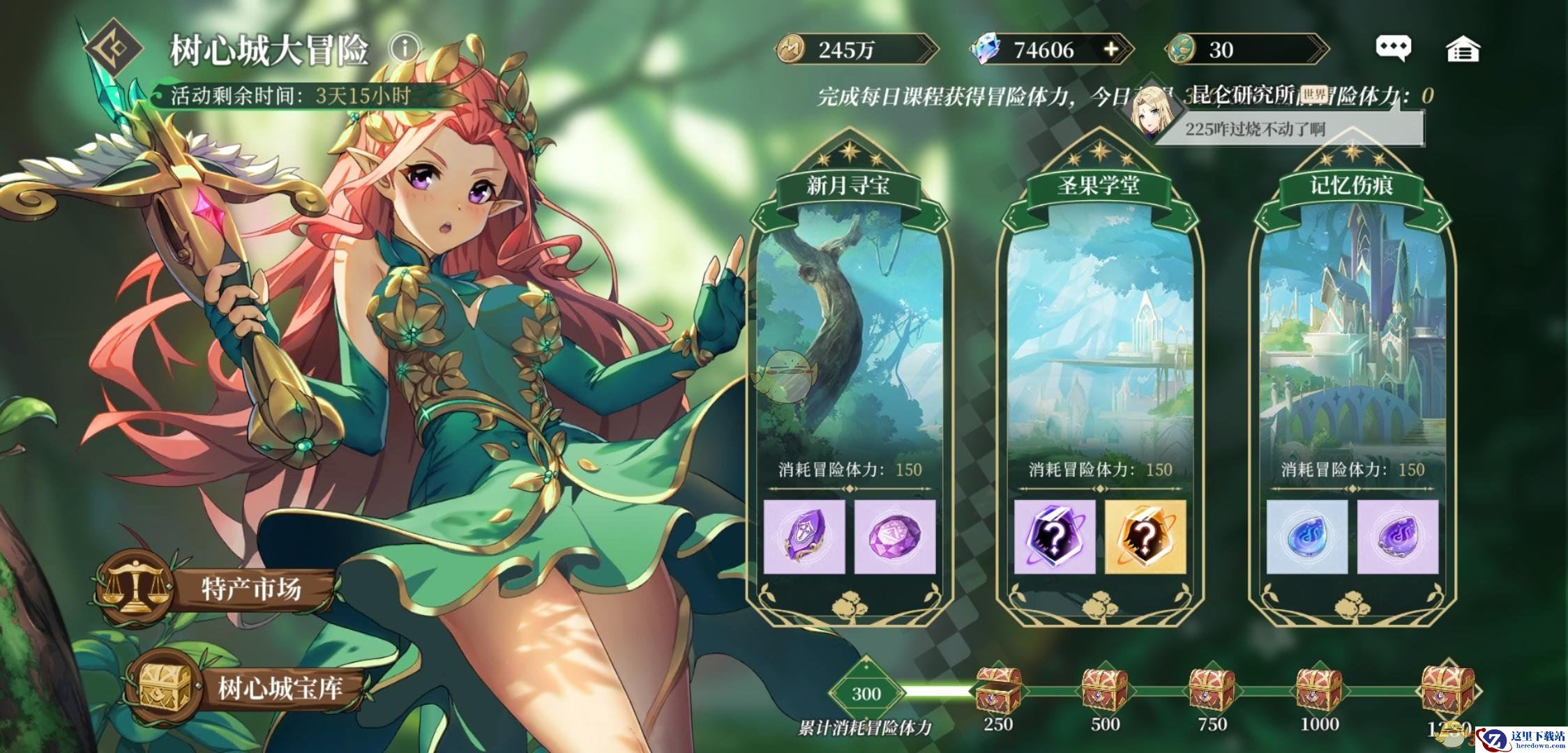Image resolution: width=1568 pixels, height=753 pixels.
Task: Return to the home screen via the house icon
Action: [1463, 50]
